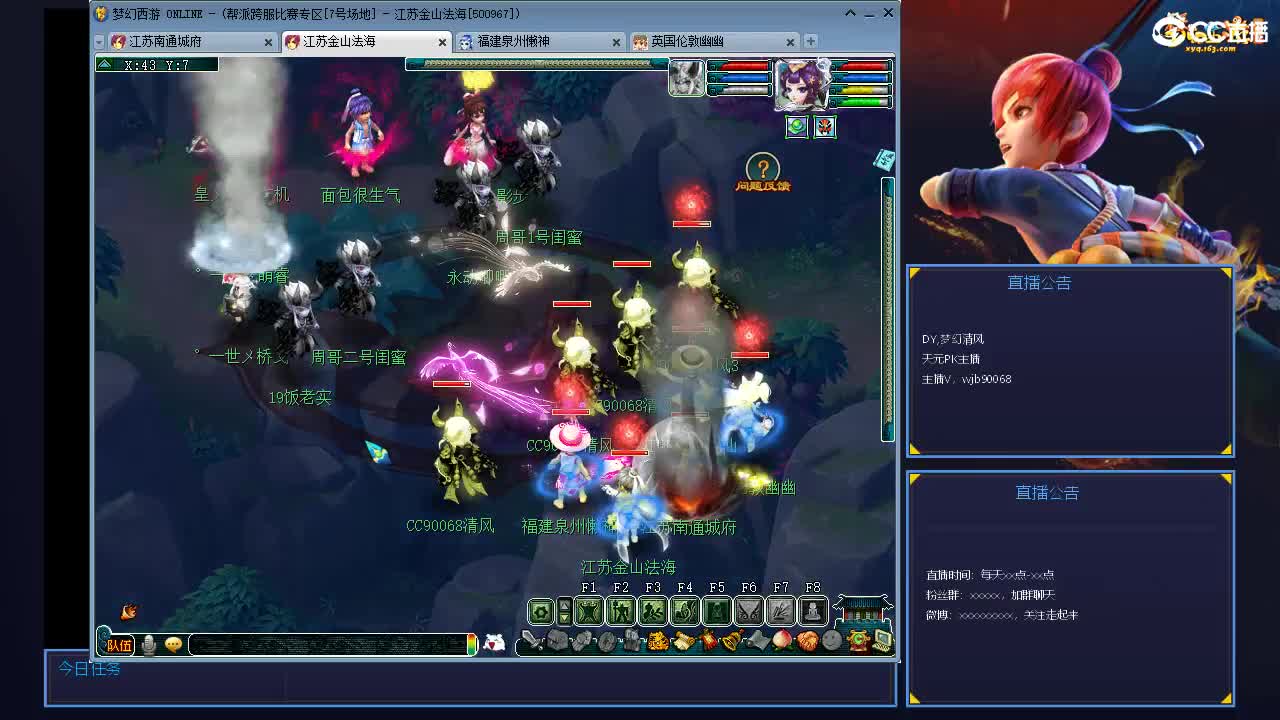Toggle the microphone voice chat icon
The image size is (1280, 720).
click(x=150, y=645)
